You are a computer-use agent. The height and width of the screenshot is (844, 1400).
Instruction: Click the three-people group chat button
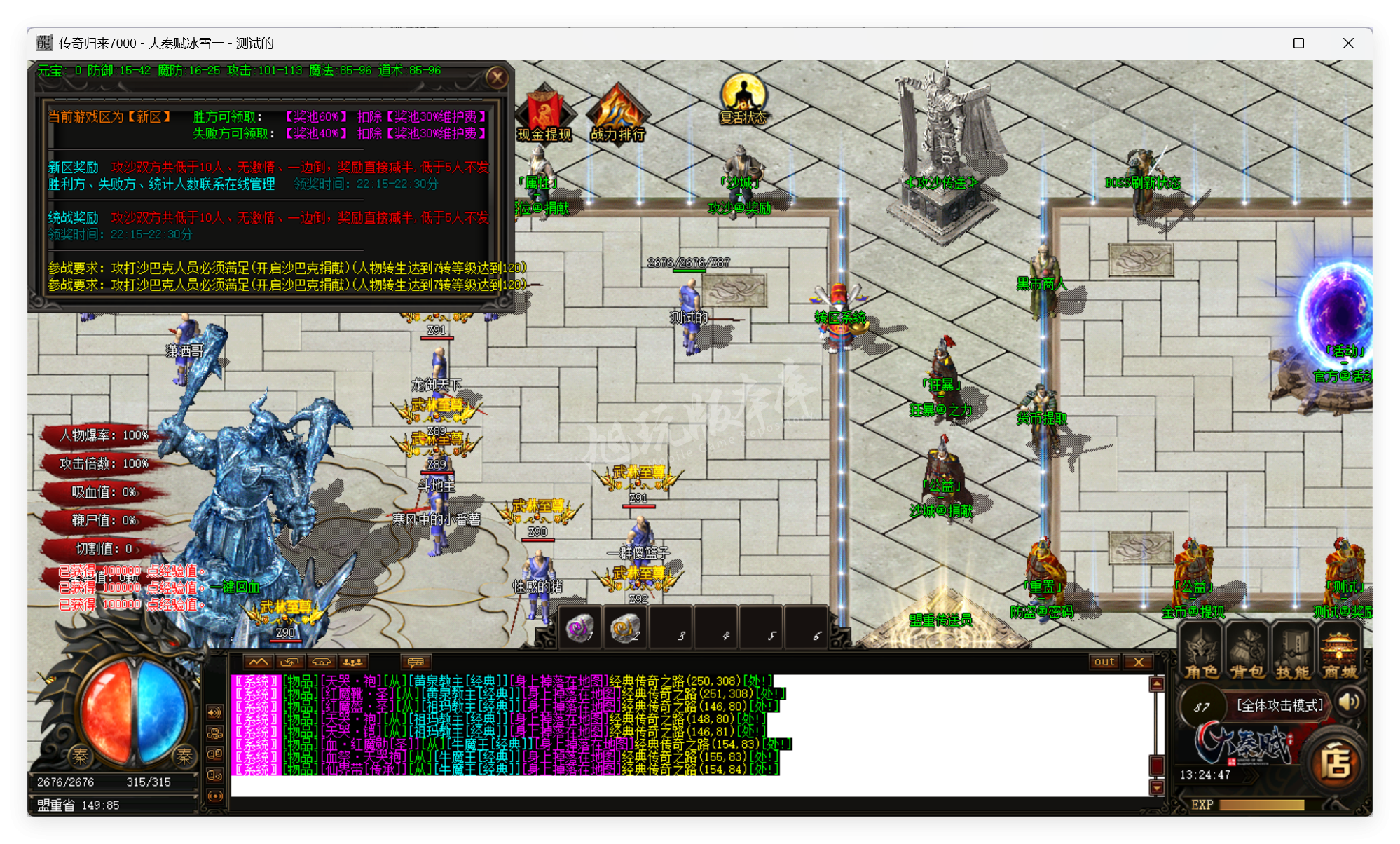352,662
